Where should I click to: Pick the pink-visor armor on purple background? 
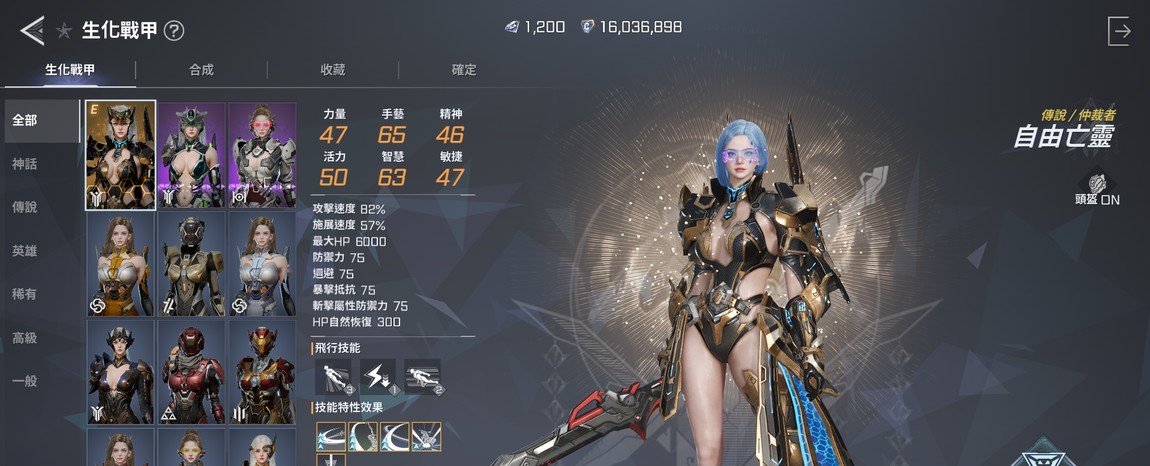tap(262, 155)
